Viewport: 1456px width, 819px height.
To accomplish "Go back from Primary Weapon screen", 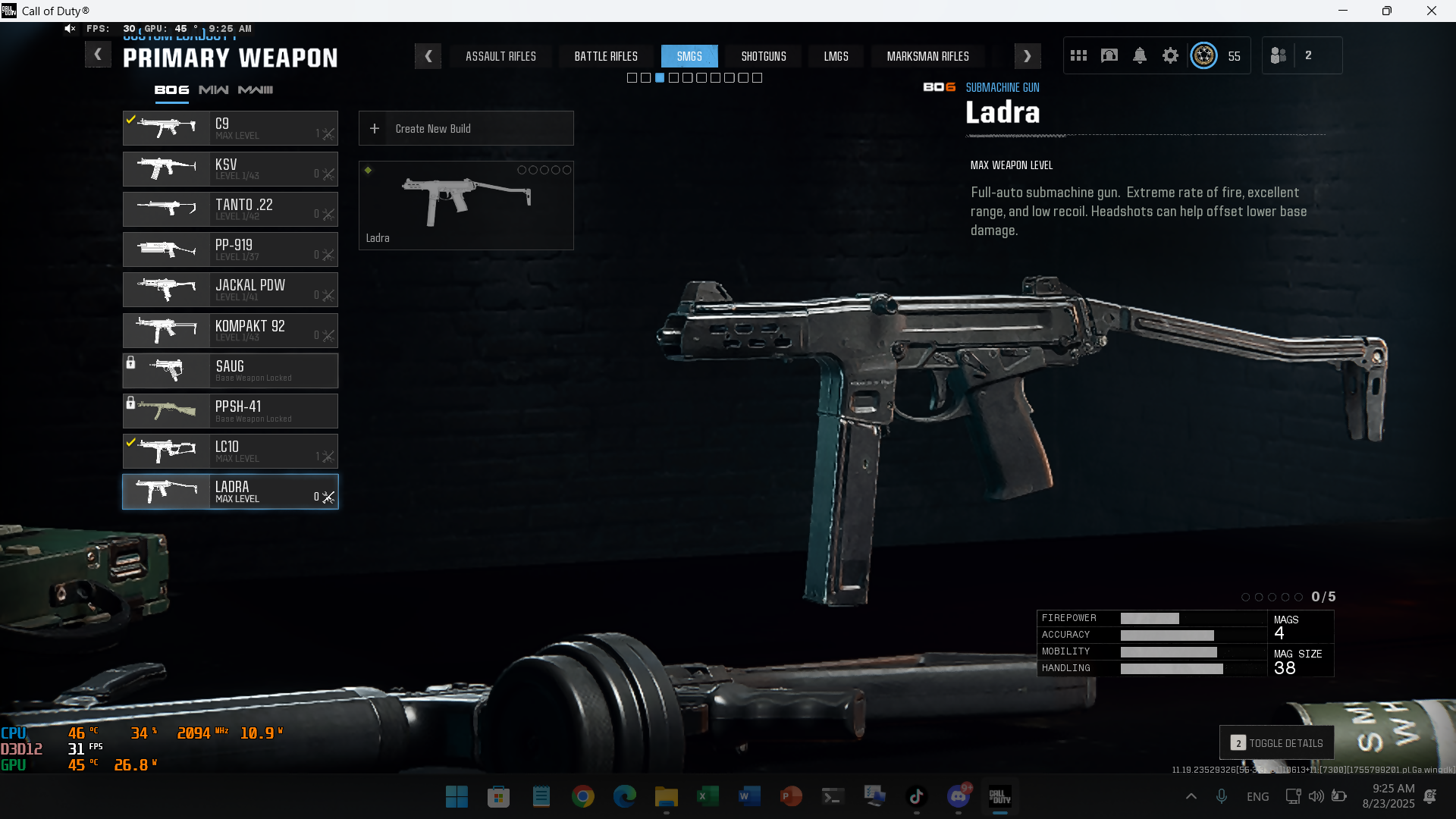I will tap(98, 55).
